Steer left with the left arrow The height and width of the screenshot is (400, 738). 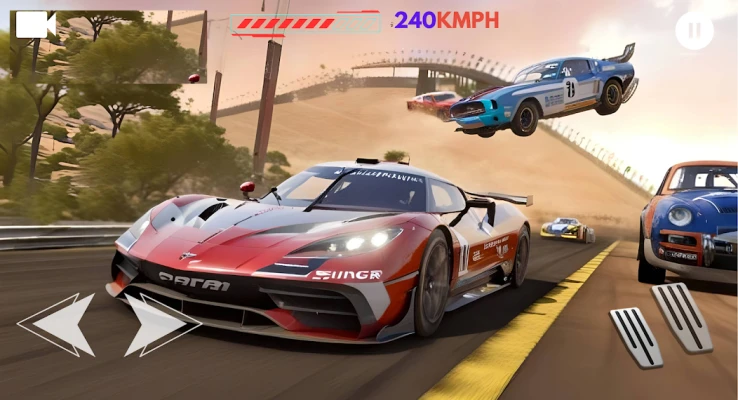pyautogui.click(x=62, y=324)
